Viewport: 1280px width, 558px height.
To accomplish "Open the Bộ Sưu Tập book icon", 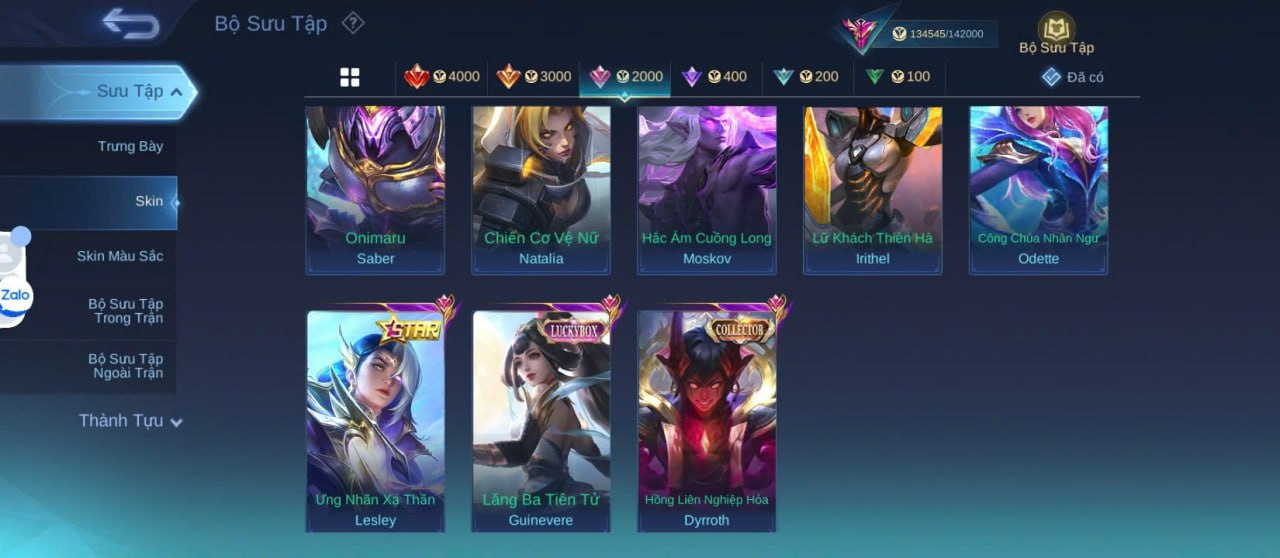I will (1056, 30).
